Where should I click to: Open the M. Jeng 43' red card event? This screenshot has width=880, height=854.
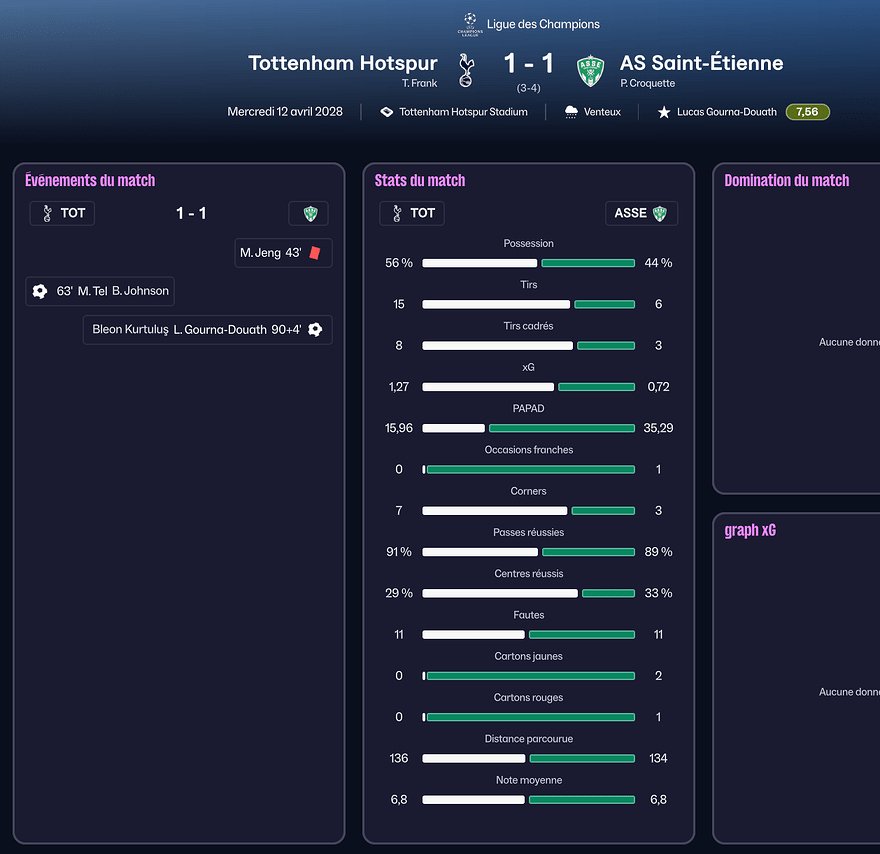[x=283, y=253]
